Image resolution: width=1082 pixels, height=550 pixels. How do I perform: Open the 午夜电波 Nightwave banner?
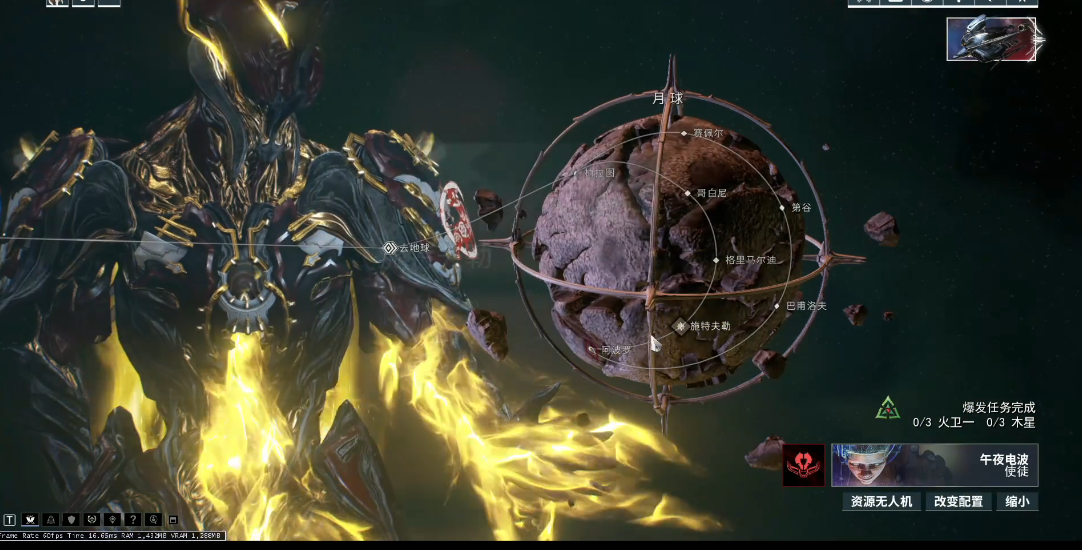coord(934,465)
